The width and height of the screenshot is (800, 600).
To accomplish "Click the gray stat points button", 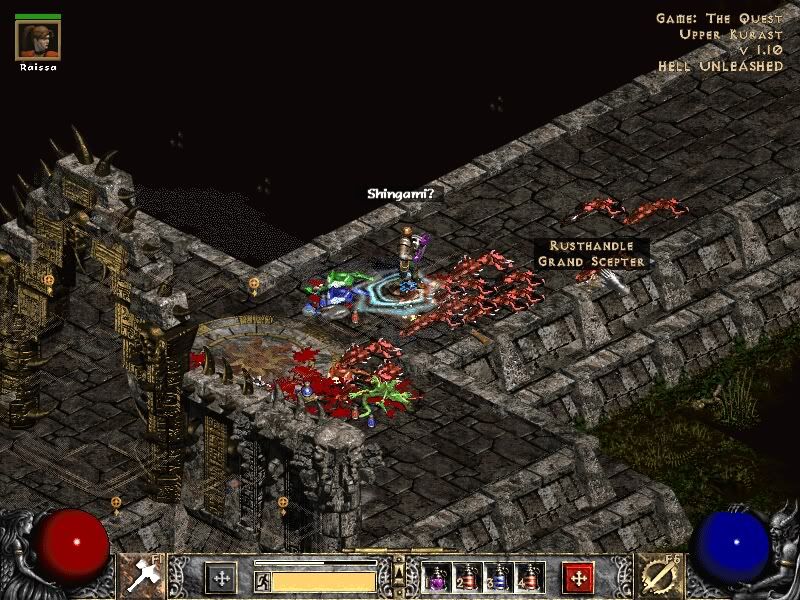I will coord(221,577).
